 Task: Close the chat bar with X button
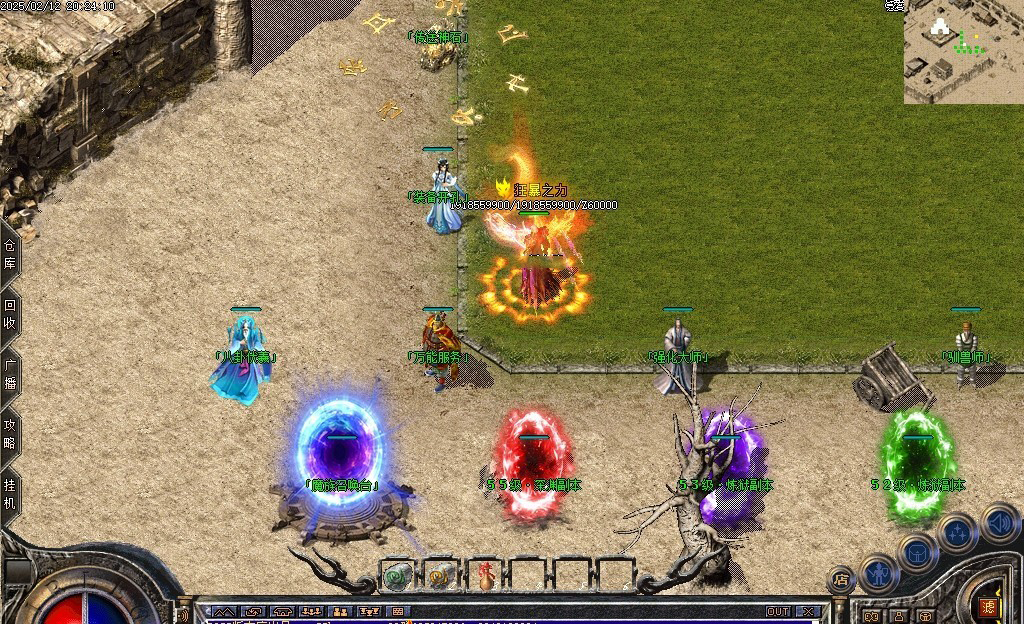810,611
